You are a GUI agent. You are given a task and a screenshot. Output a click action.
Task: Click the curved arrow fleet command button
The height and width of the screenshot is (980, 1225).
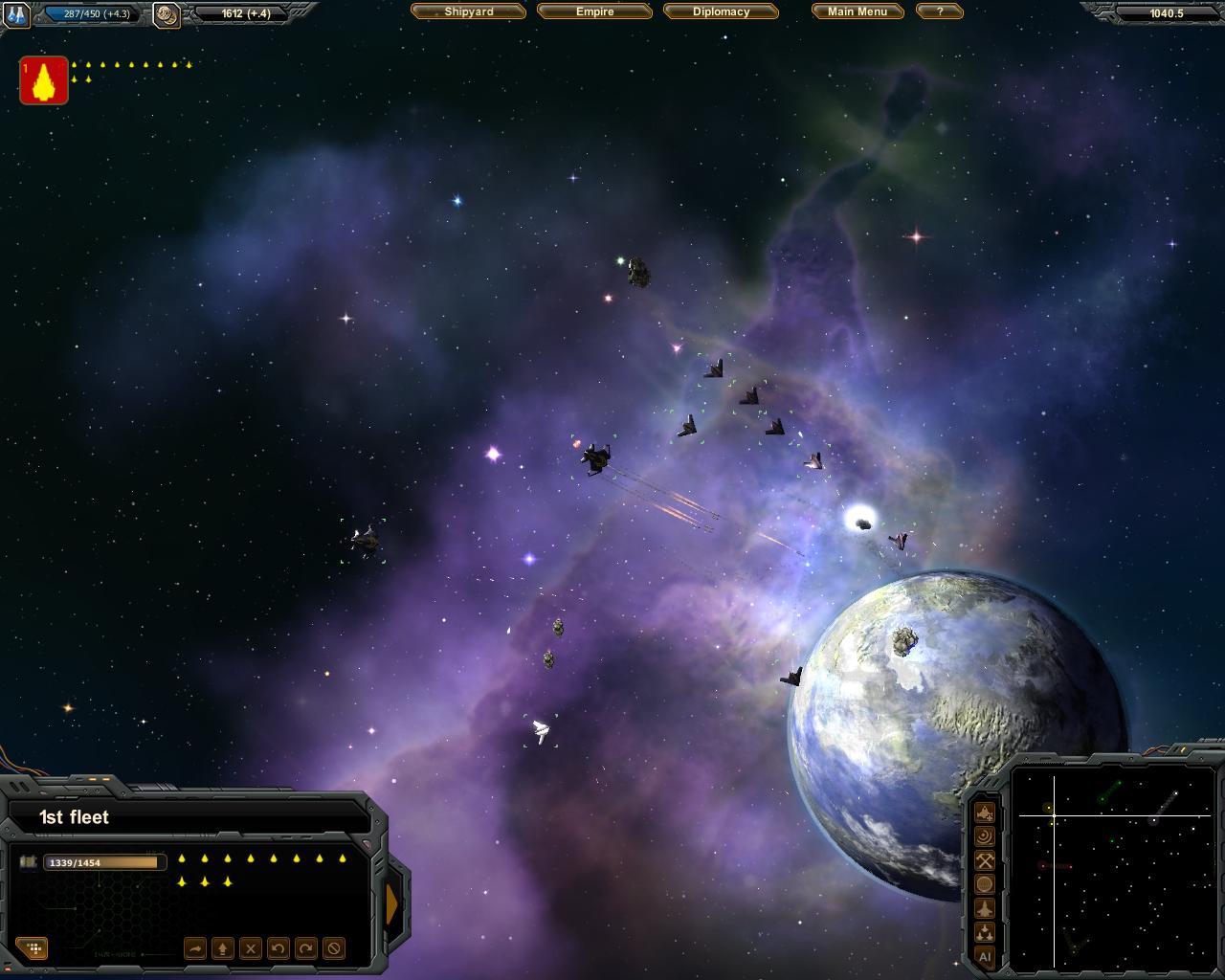(x=194, y=948)
